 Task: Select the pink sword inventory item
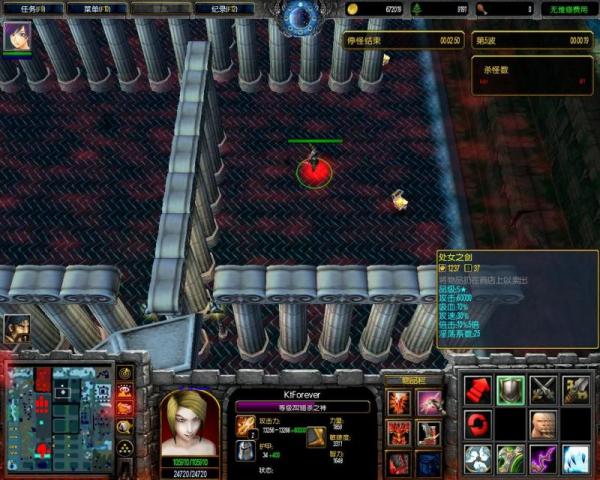(x=430, y=402)
